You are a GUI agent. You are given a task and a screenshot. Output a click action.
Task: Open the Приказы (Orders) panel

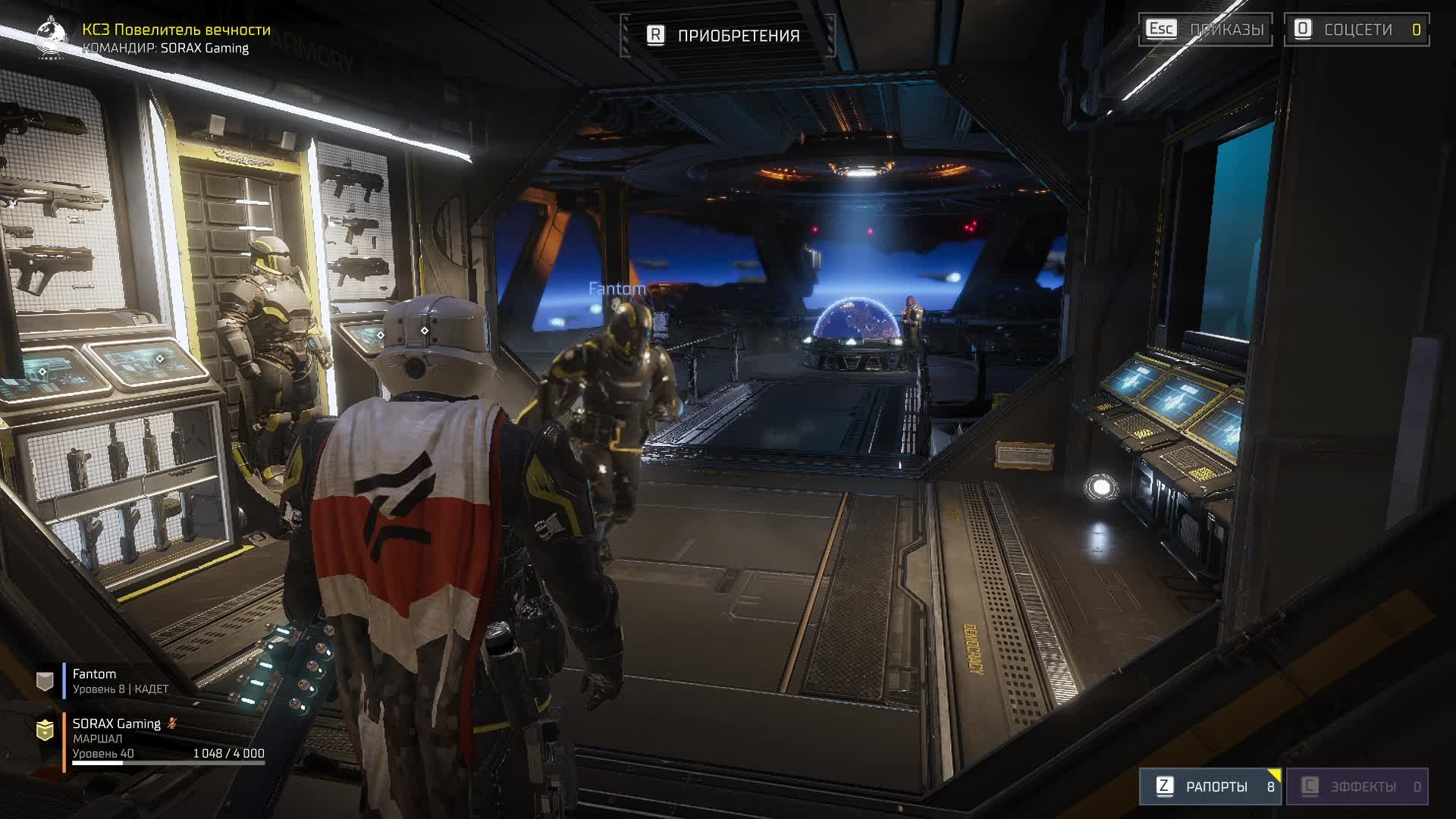(1205, 30)
